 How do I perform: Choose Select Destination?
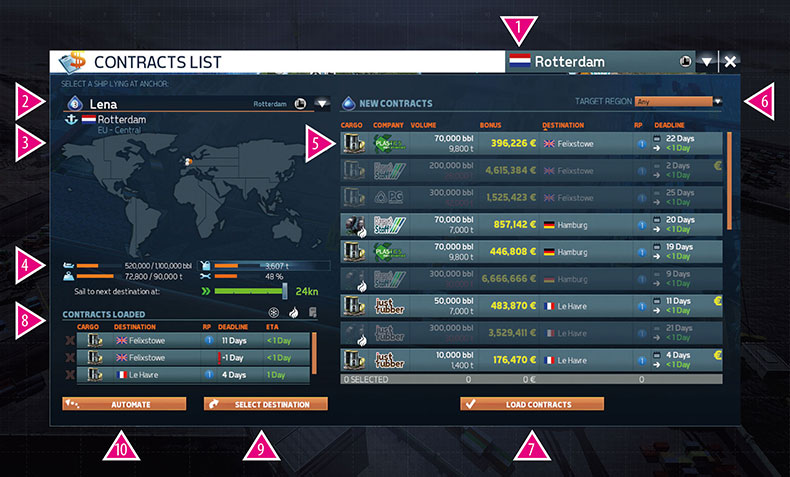tap(265, 404)
